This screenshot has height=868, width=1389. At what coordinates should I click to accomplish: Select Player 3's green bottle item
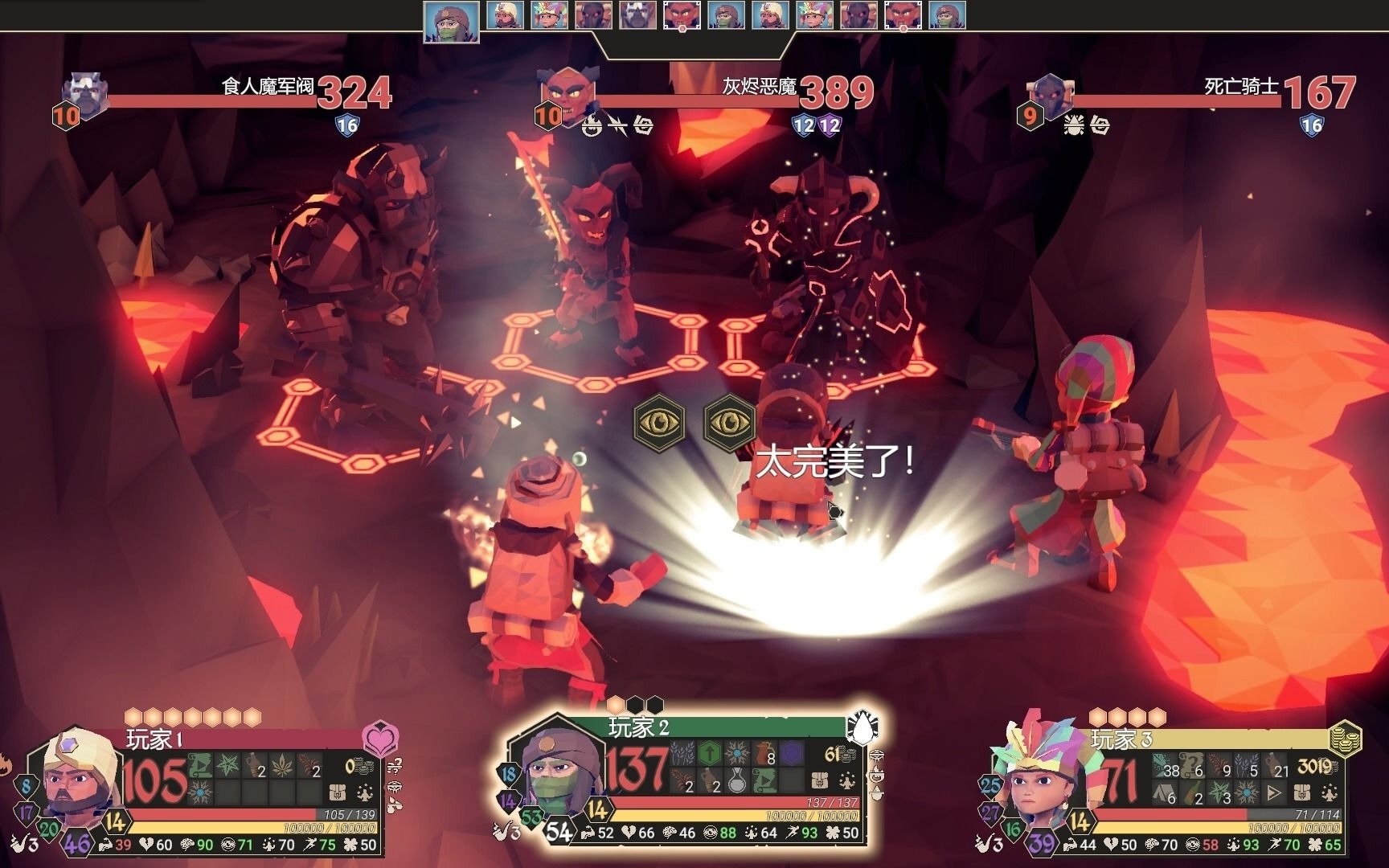click(x=1191, y=792)
